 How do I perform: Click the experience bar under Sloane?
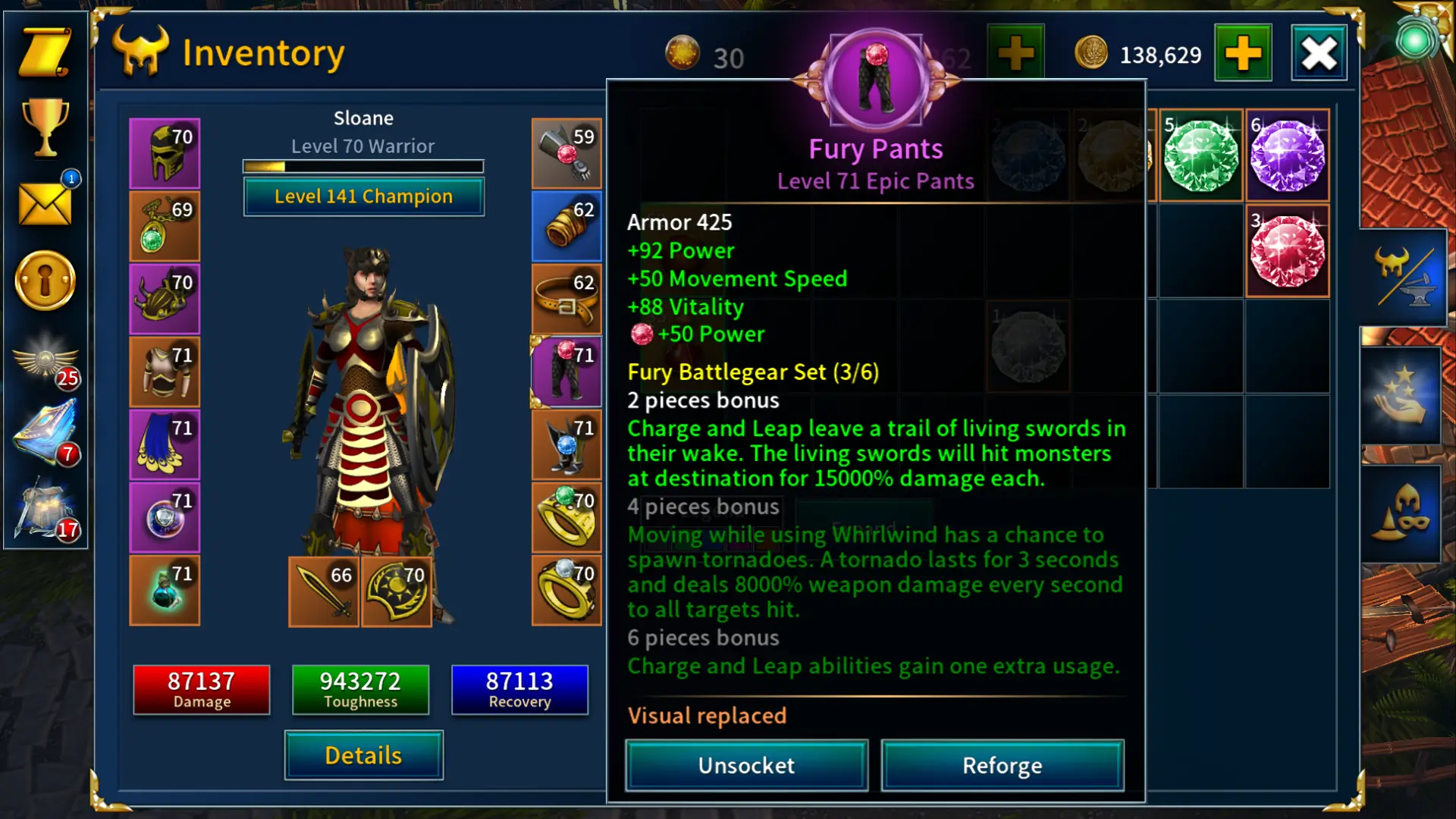[362, 165]
